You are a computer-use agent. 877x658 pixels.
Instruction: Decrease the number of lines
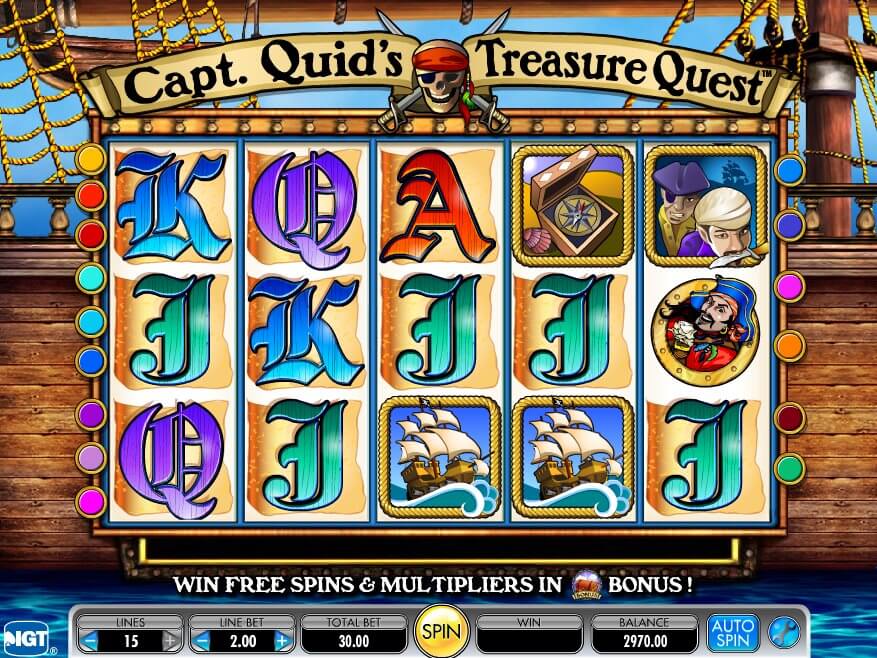(x=90, y=640)
